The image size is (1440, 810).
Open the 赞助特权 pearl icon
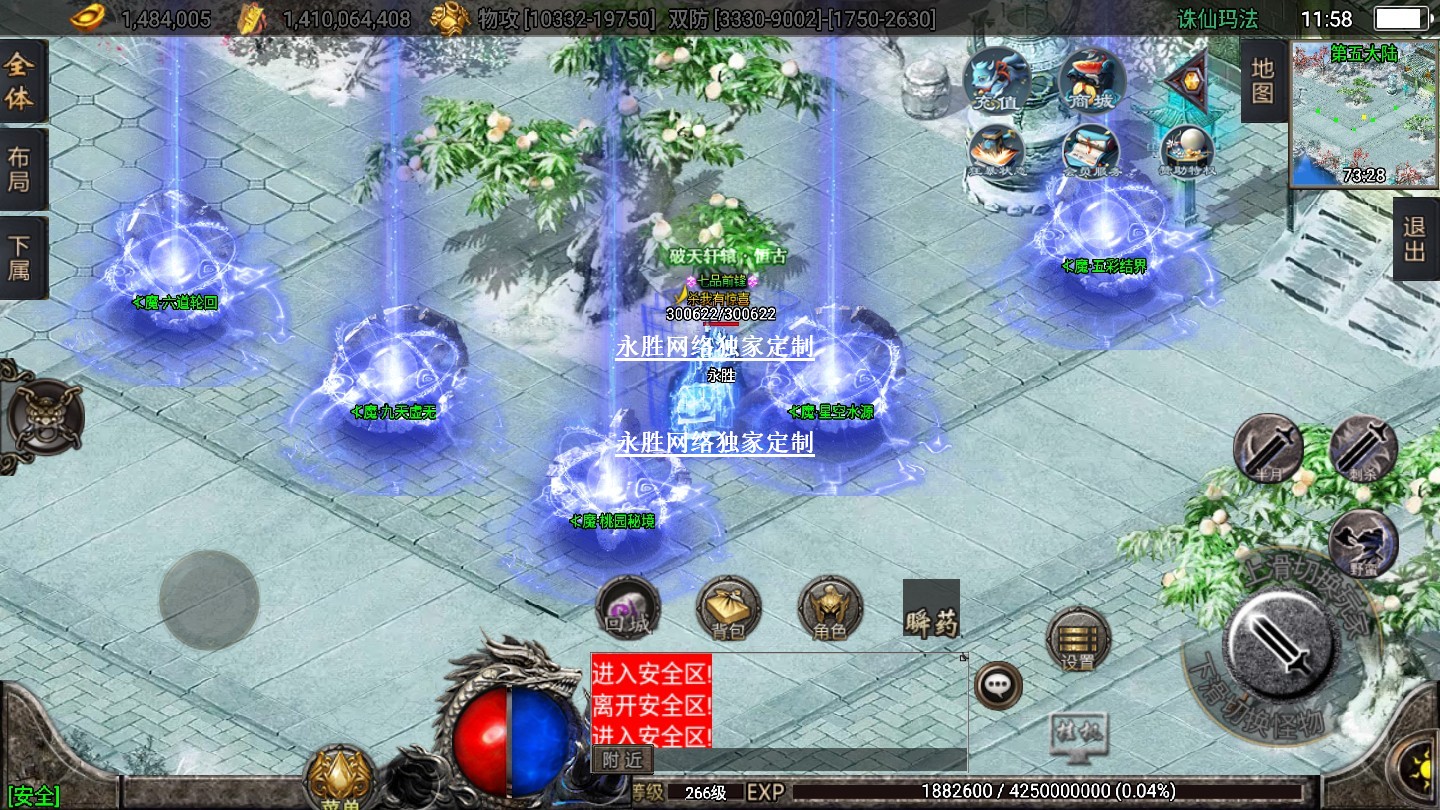[x=1187, y=153]
